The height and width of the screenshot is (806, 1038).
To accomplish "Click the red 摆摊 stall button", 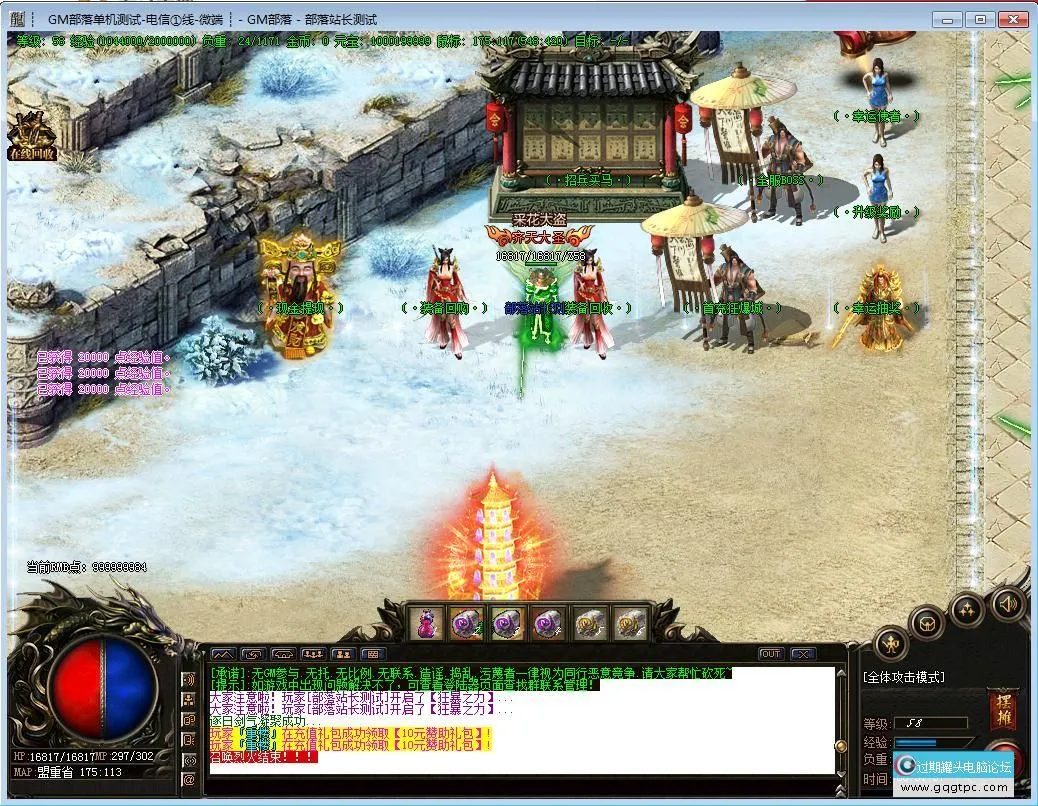I will [1003, 708].
